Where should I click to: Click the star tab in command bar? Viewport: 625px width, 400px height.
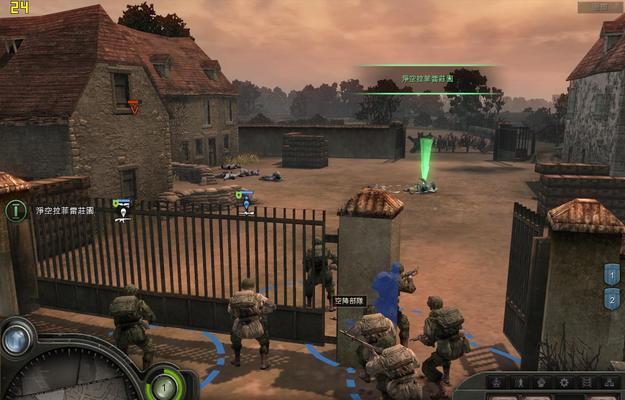pos(495,383)
